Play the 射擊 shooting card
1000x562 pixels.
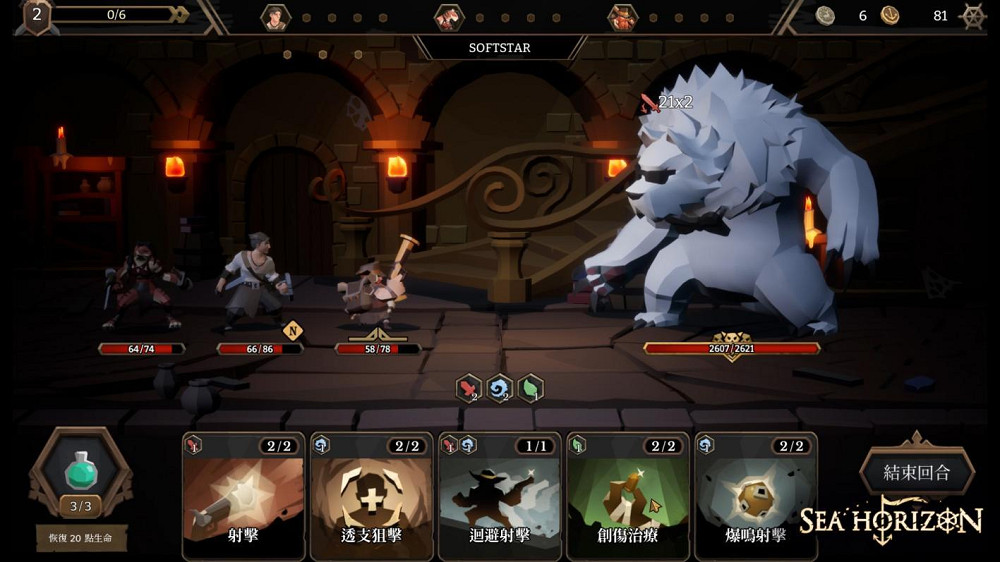(243, 497)
